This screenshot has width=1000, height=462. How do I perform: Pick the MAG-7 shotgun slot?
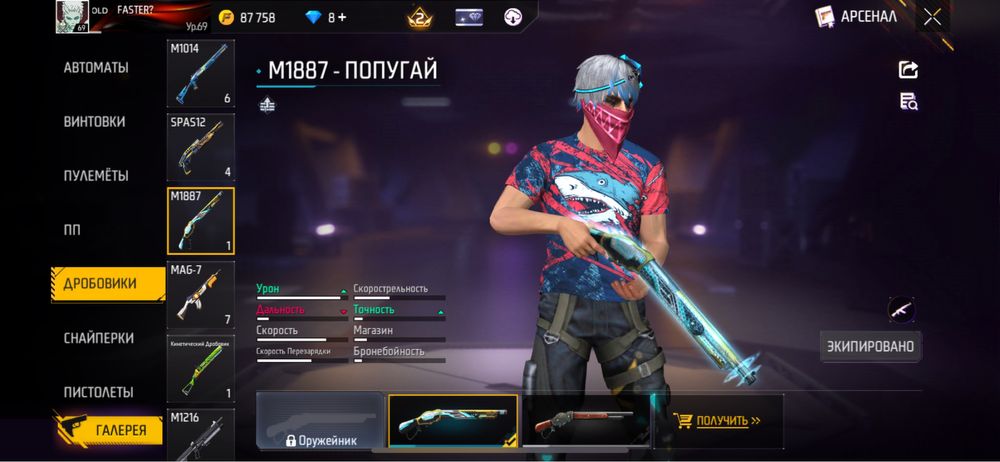click(201, 294)
